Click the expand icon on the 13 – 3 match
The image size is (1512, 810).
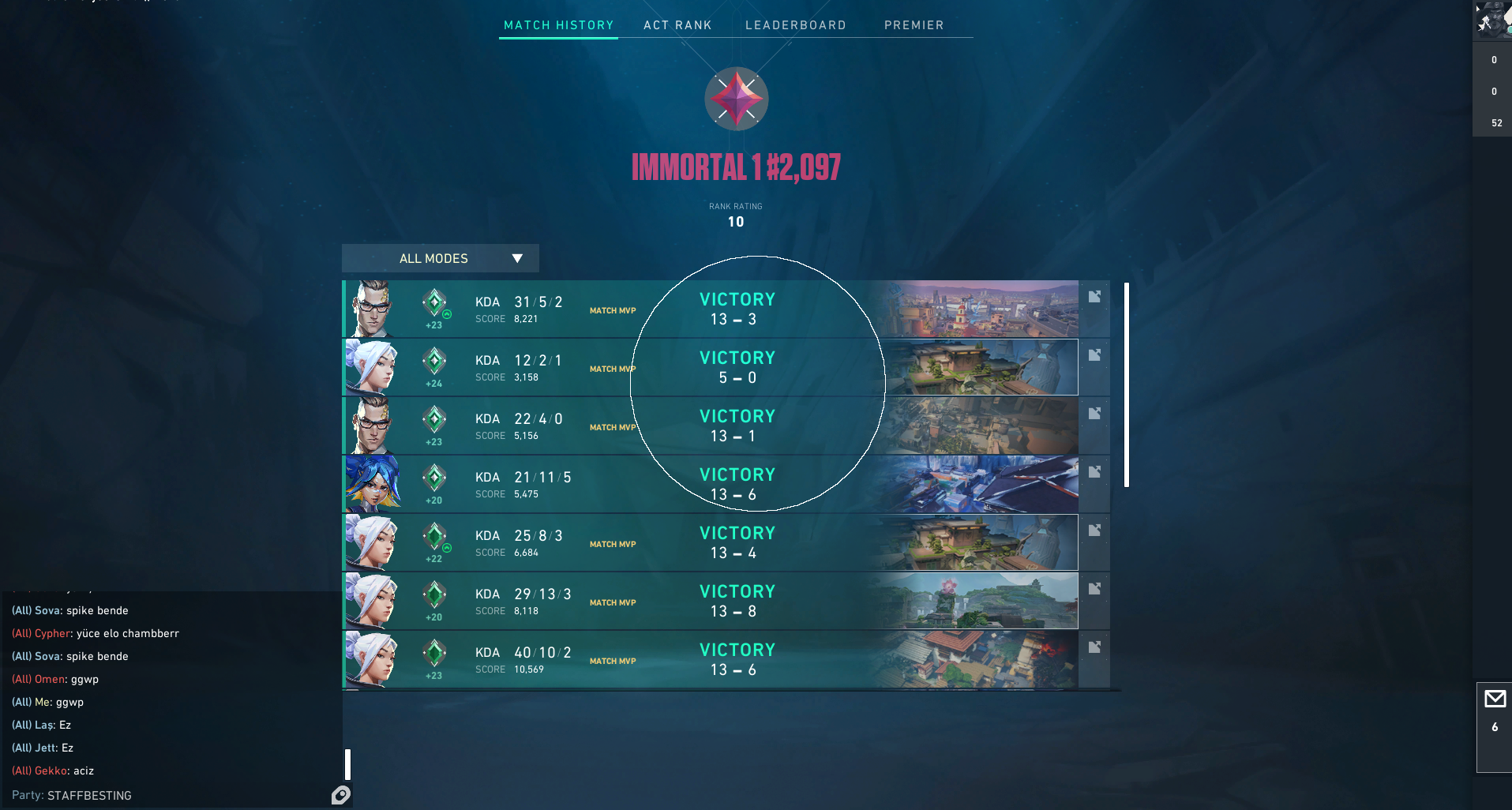1094,297
